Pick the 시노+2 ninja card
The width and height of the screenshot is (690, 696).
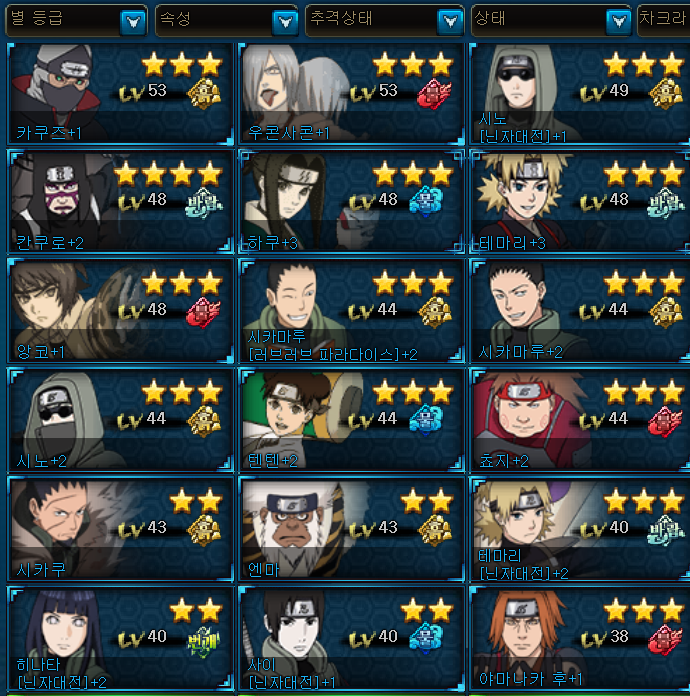pyautogui.click(x=119, y=421)
